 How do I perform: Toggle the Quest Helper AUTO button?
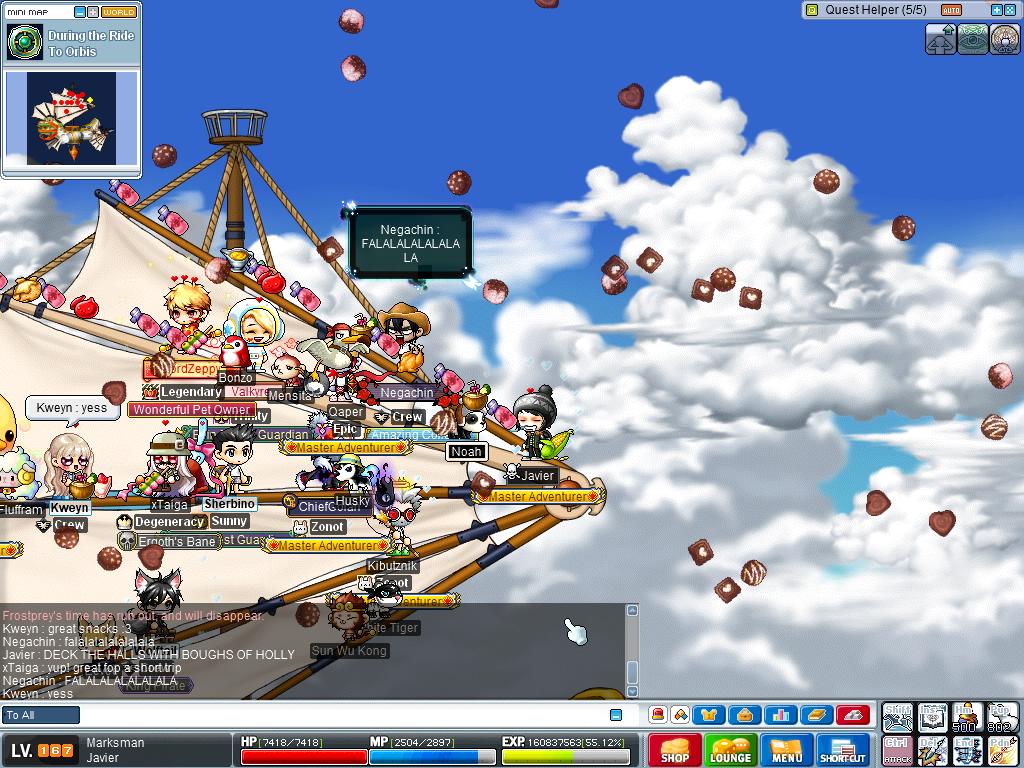(951, 10)
